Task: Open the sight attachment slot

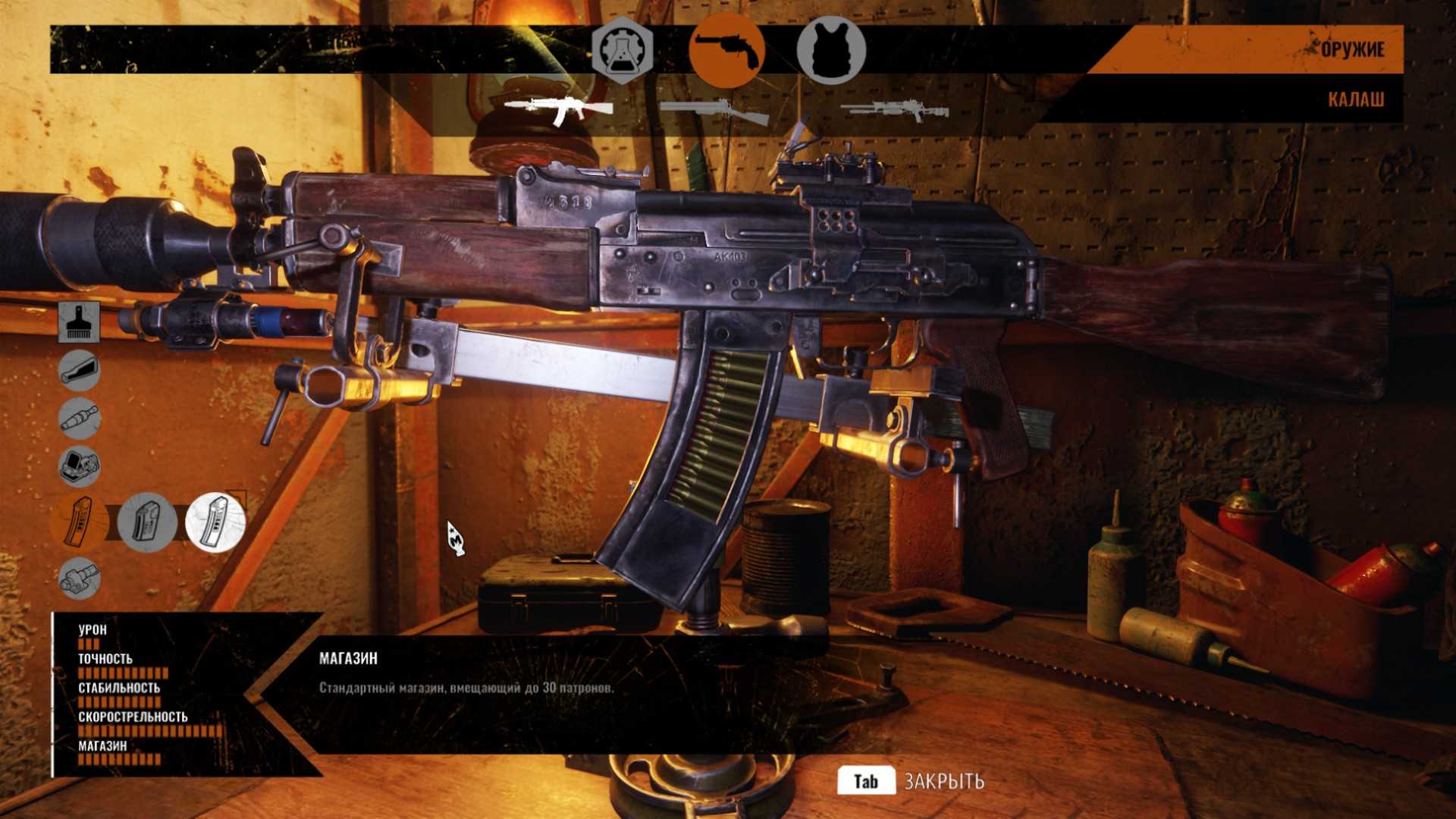Action: click(80, 466)
